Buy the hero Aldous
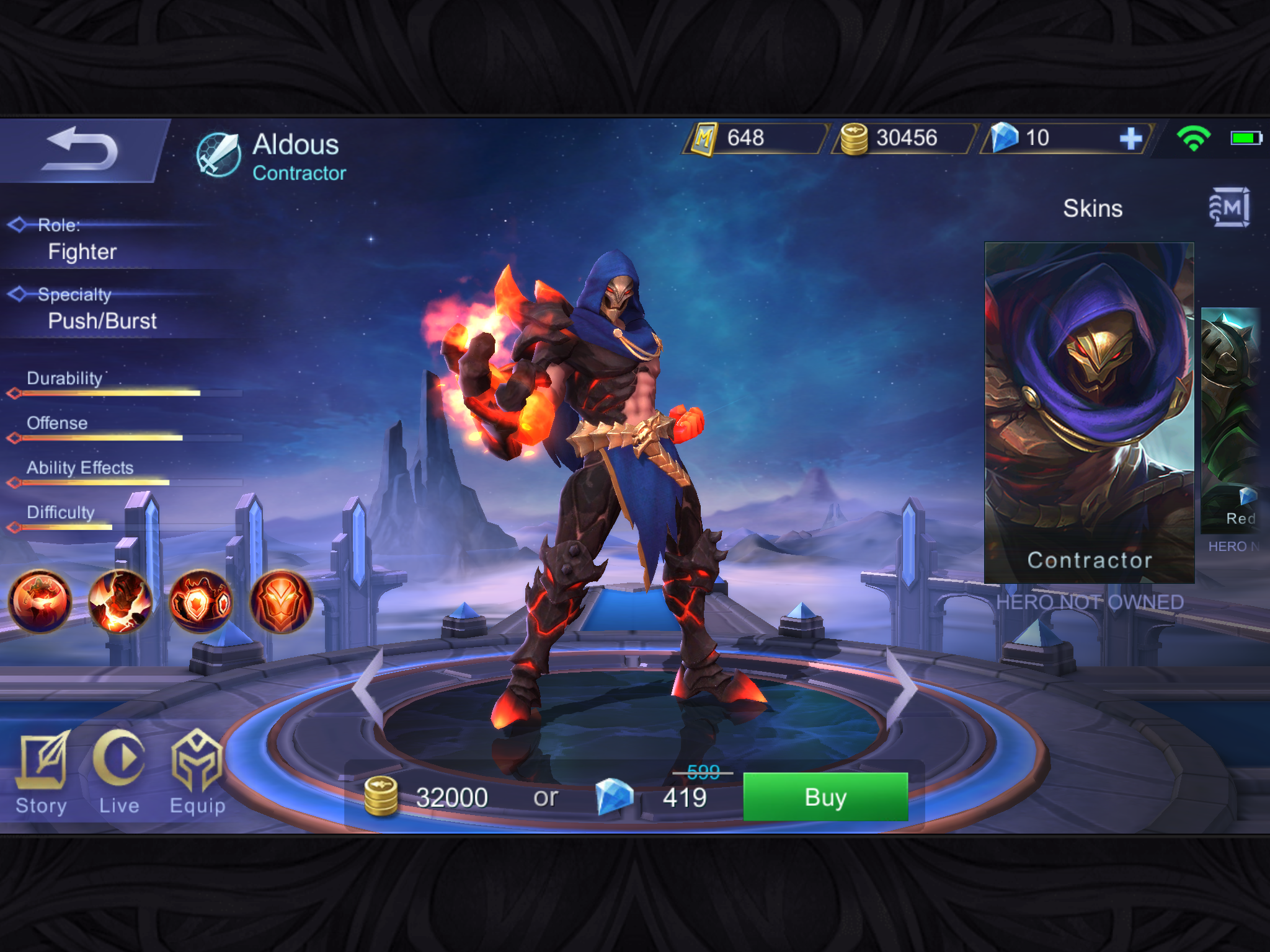1270x952 pixels. (825, 797)
